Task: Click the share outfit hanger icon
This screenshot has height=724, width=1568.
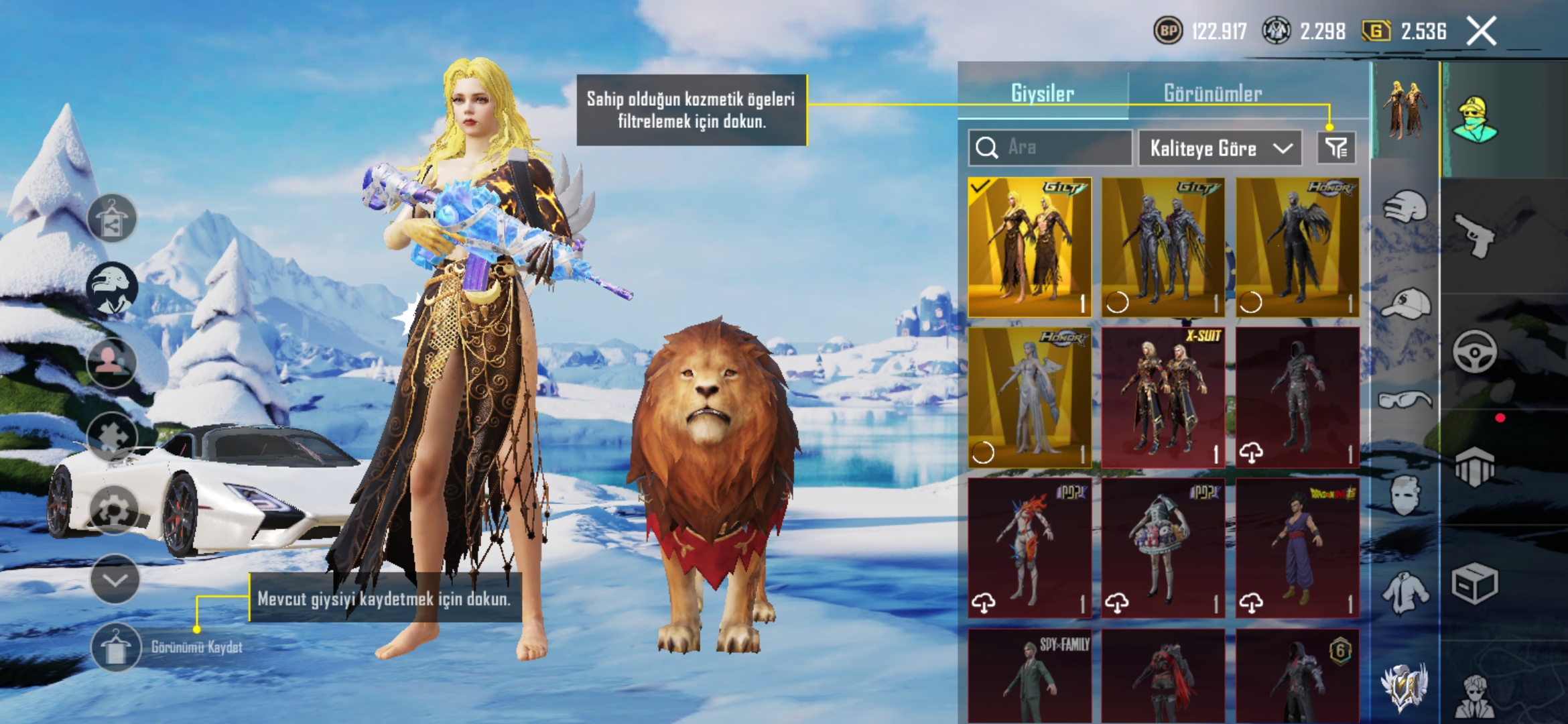Action: (112, 219)
